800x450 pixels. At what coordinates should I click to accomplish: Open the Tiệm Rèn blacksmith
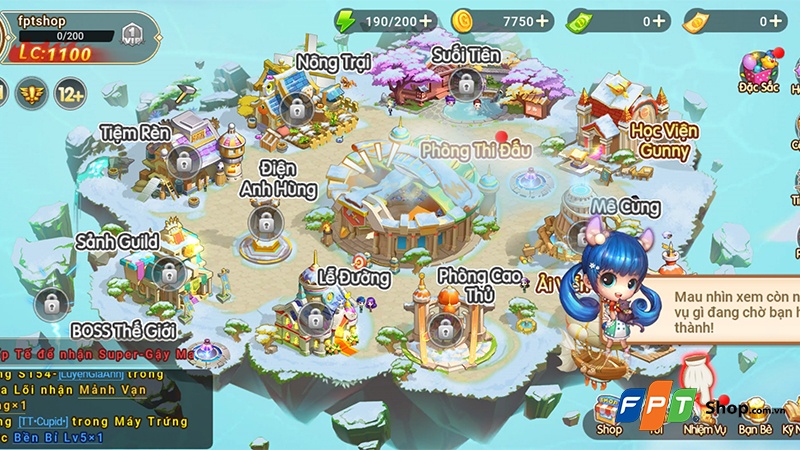182,159
